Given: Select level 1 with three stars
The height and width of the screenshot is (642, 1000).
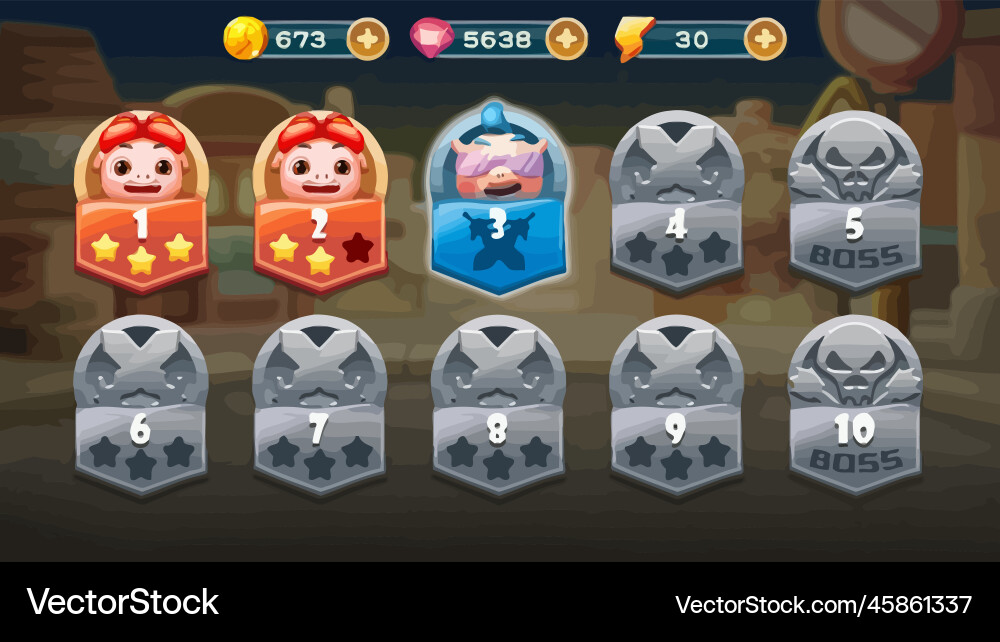Looking at the screenshot, I should point(141,204).
